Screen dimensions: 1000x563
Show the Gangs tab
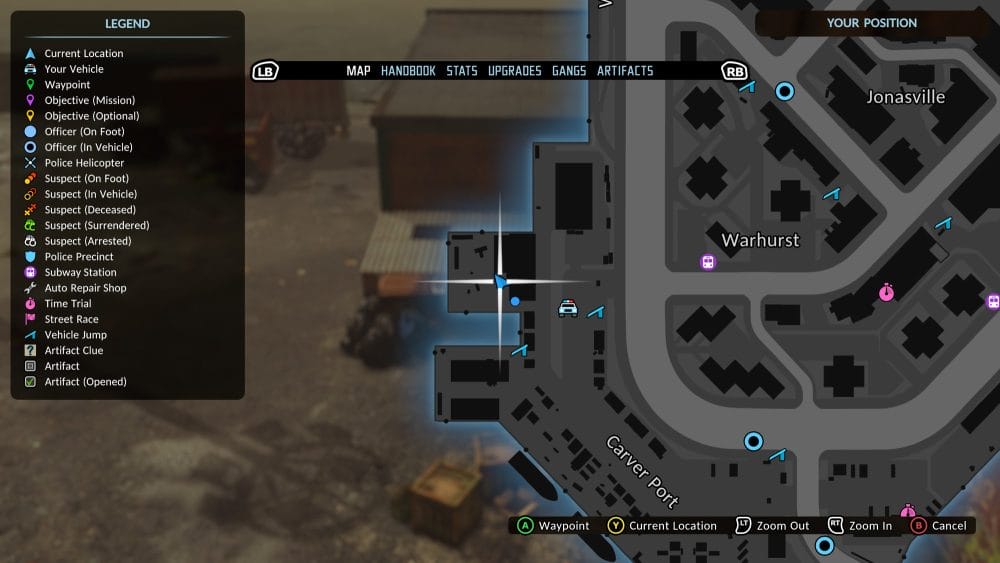(569, 71)
